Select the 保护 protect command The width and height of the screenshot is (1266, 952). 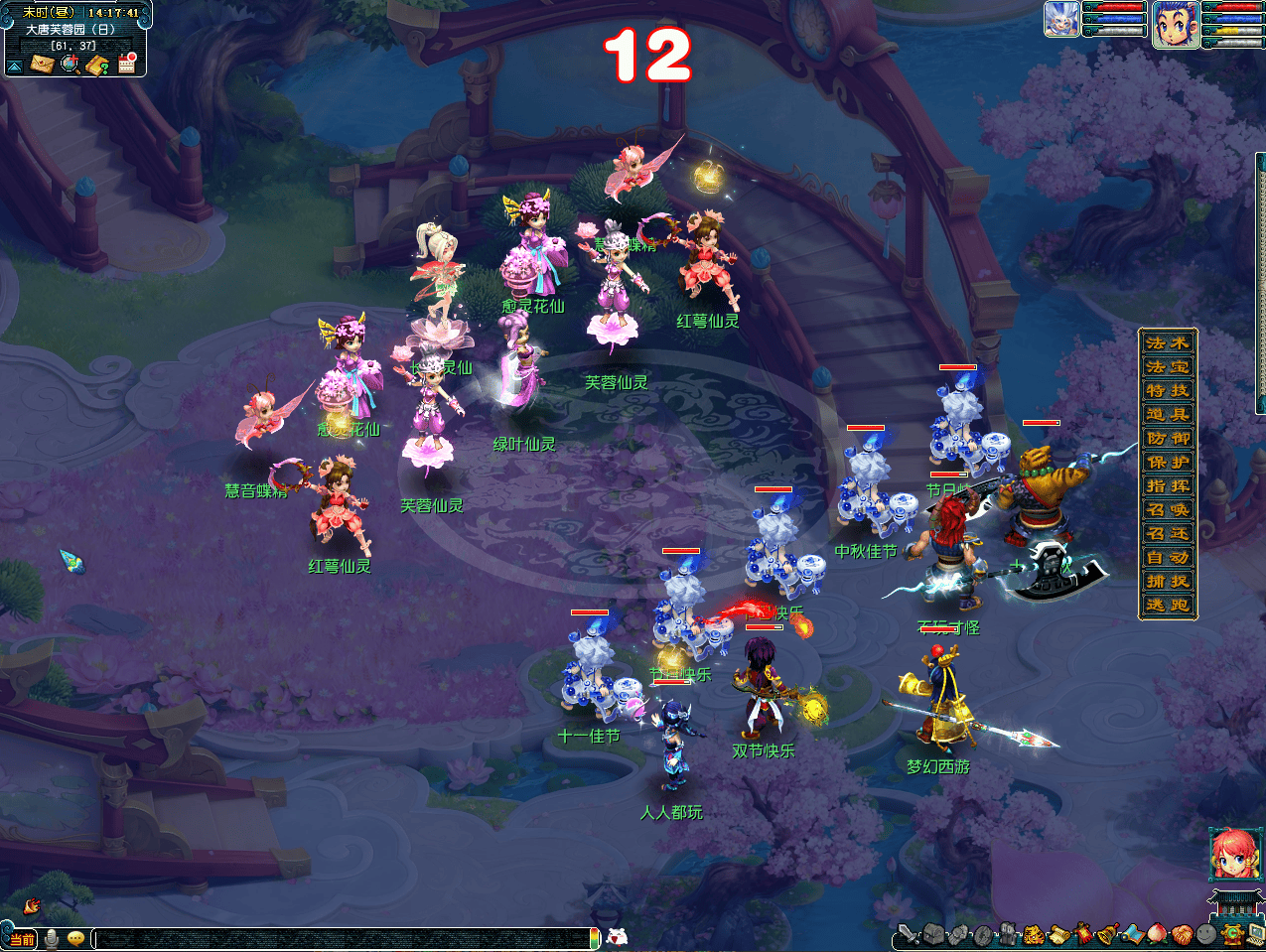click(x=1168, y=462)
